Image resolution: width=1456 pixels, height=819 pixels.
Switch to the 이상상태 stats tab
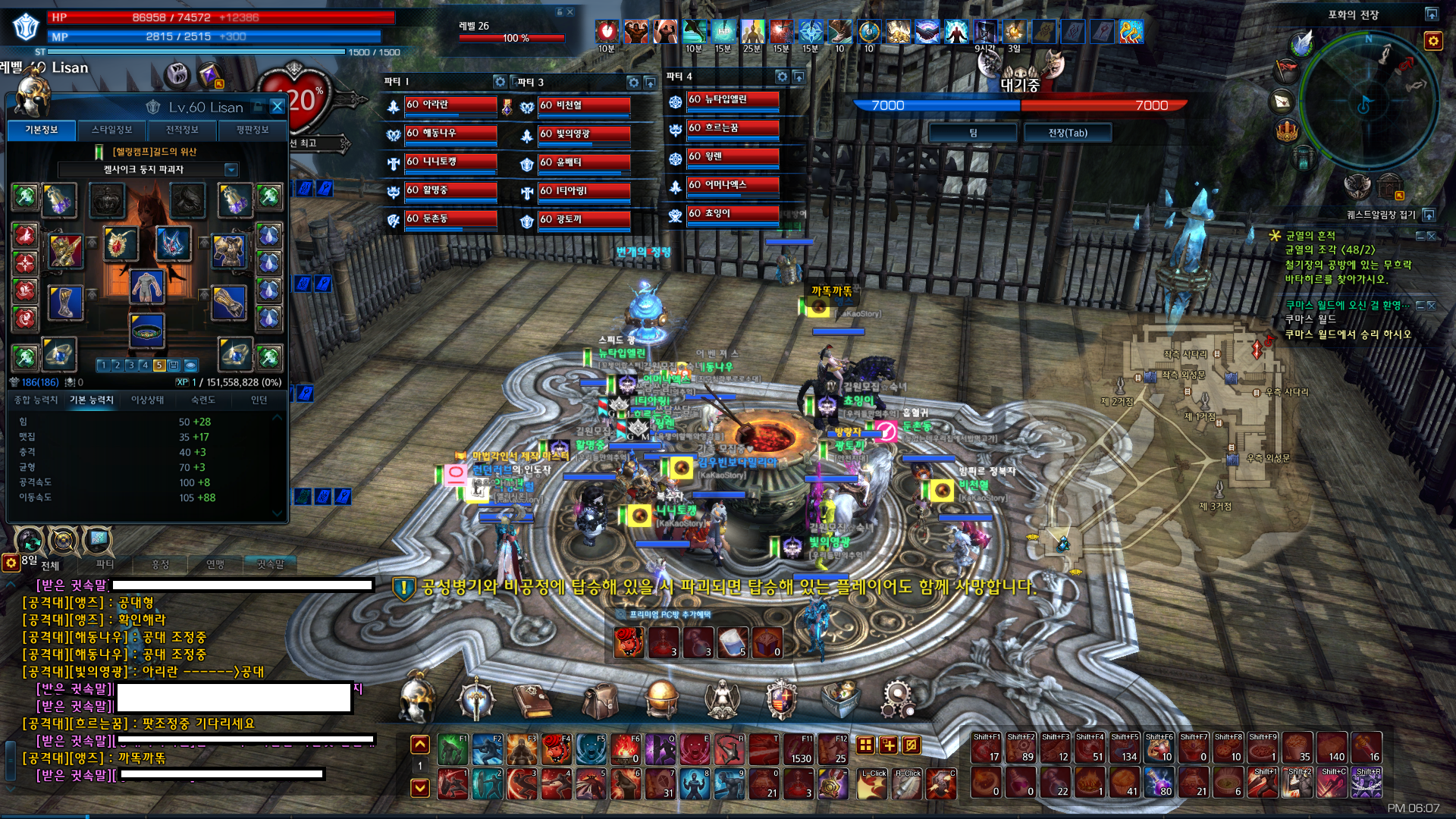coord(147,400)
